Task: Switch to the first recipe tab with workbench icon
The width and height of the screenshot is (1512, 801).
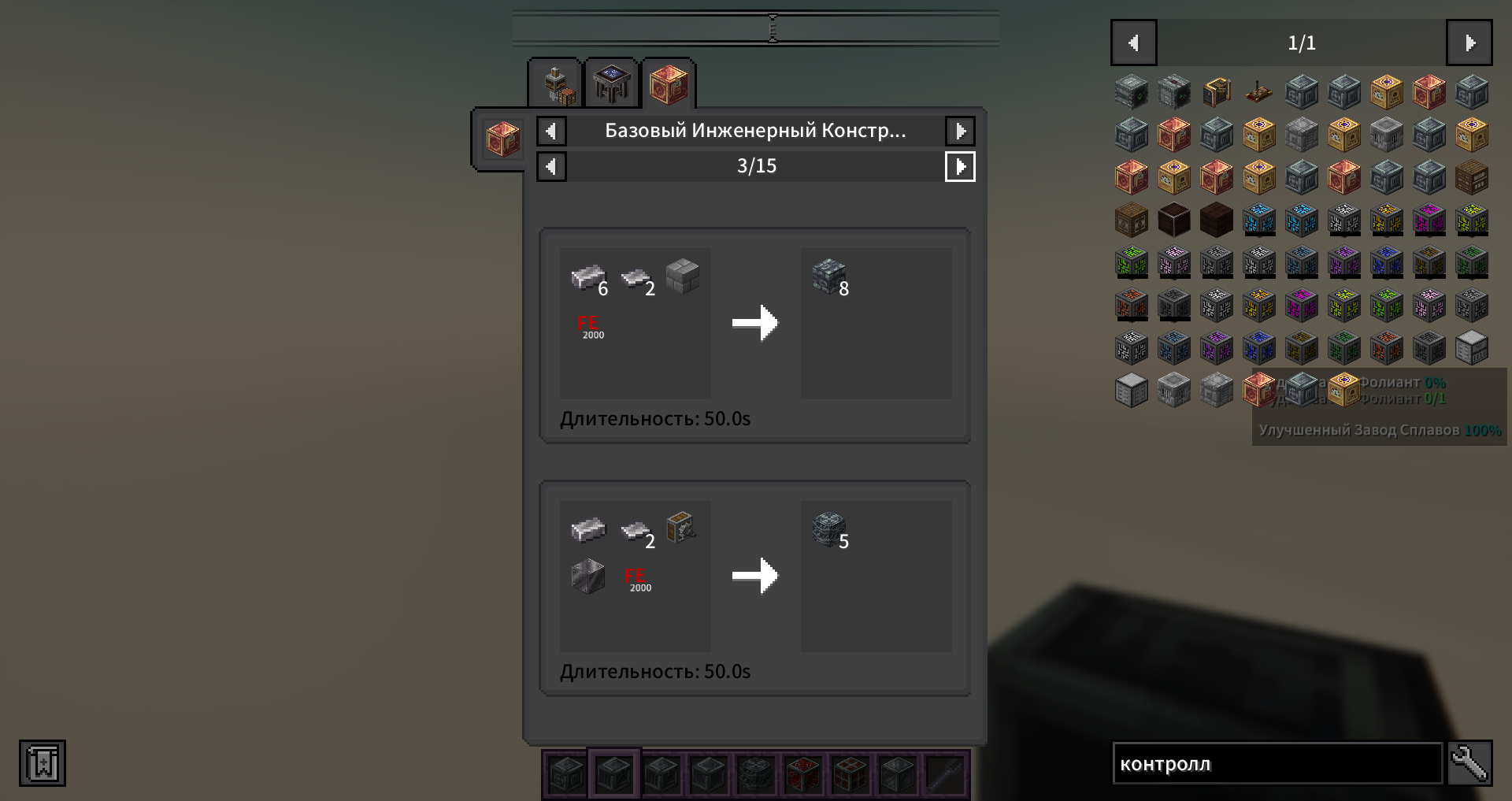Action: tap(555, 84)
